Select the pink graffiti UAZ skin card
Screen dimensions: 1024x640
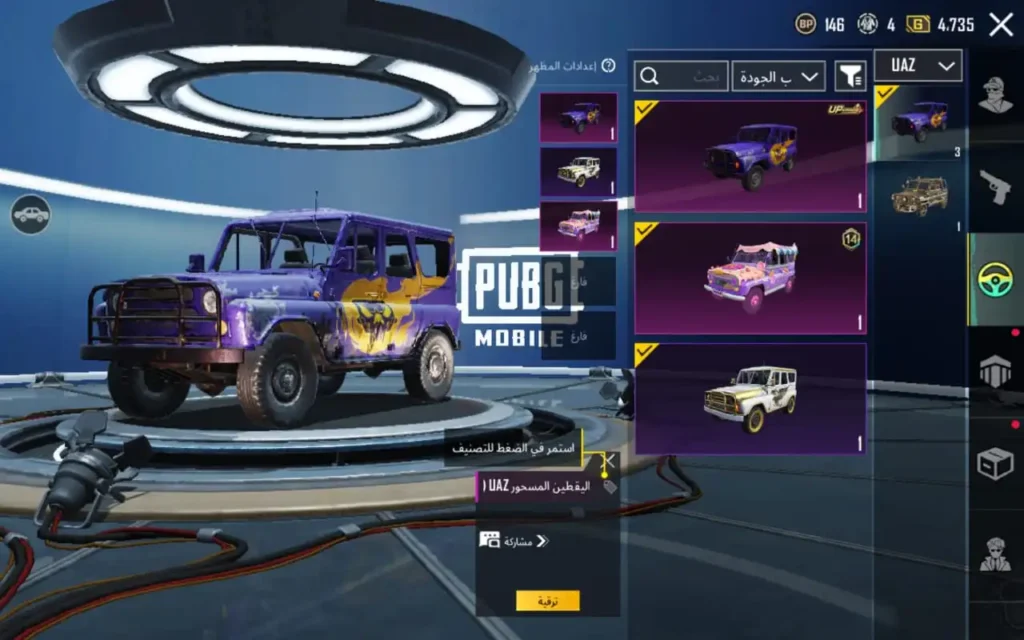coord(750,278)
